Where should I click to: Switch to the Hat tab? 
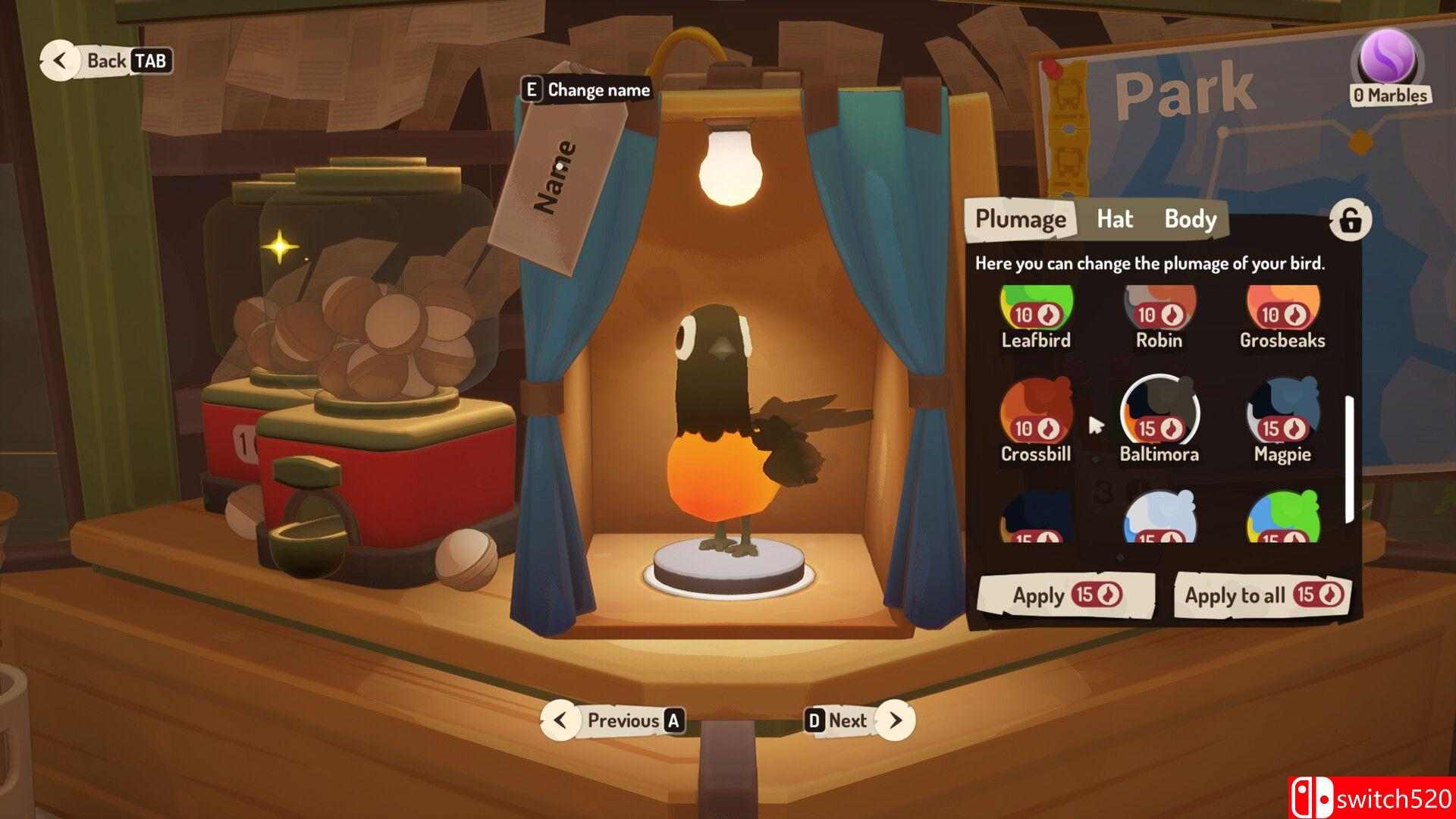(x=1114, y=219)
